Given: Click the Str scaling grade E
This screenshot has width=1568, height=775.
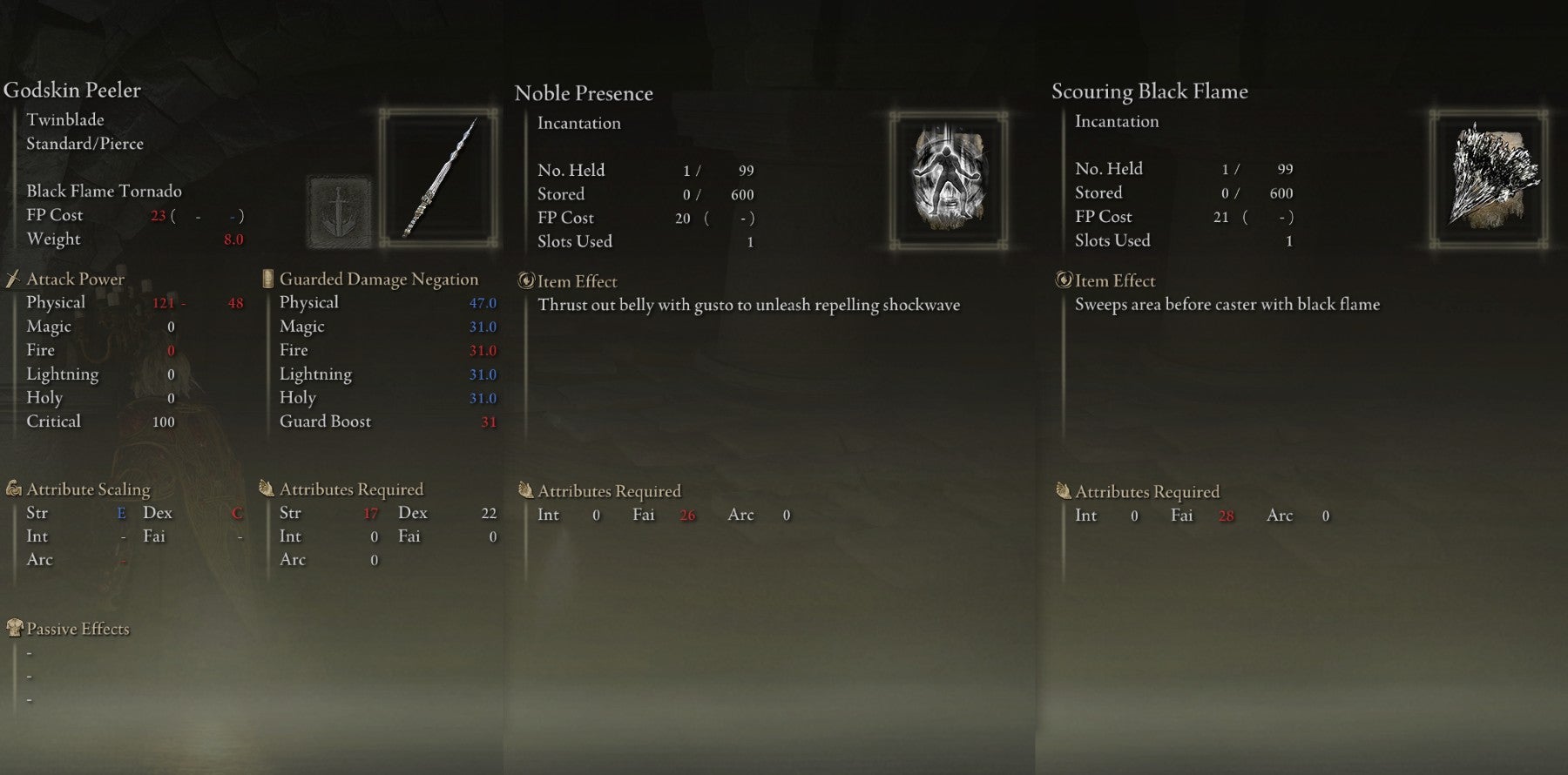Looking at the screenshot, I should pyautogui.click(x=121, y=513).
